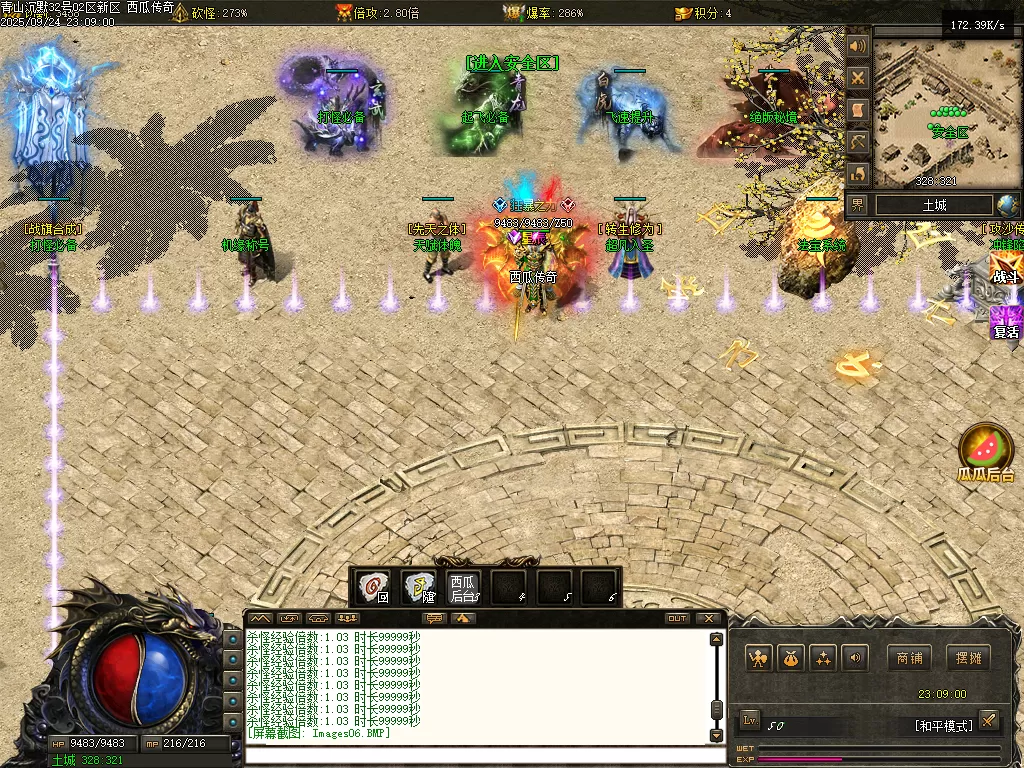Viewport: 1024px width, 768px height.
Task: Open the minimap of 土城
Action: (941, 108)
